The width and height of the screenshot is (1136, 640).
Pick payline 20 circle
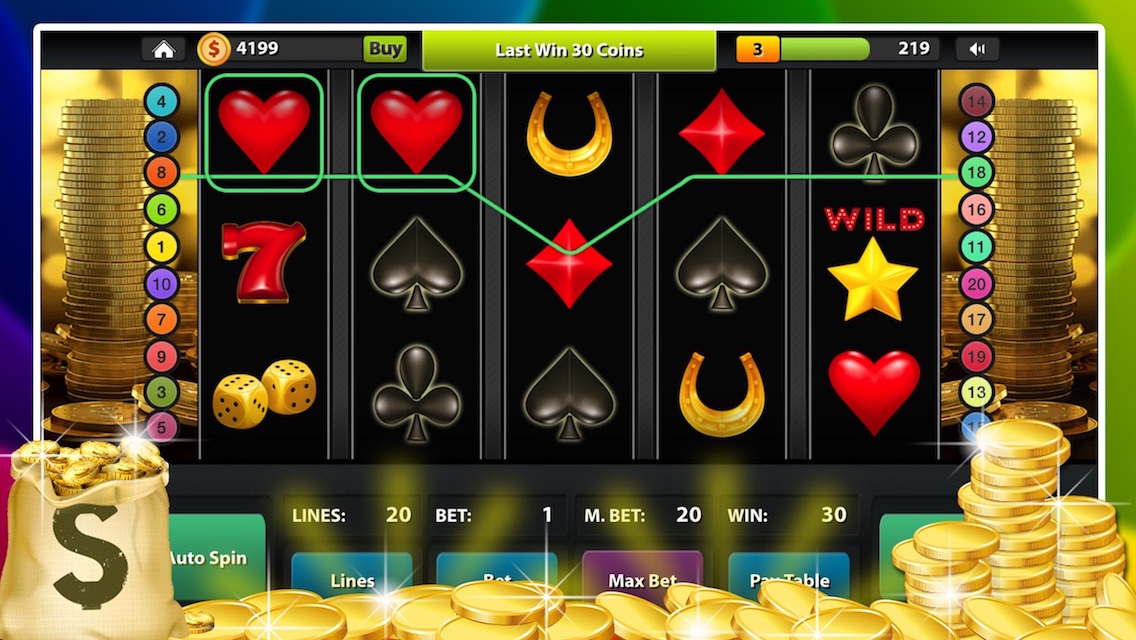(x=976, y=284)
